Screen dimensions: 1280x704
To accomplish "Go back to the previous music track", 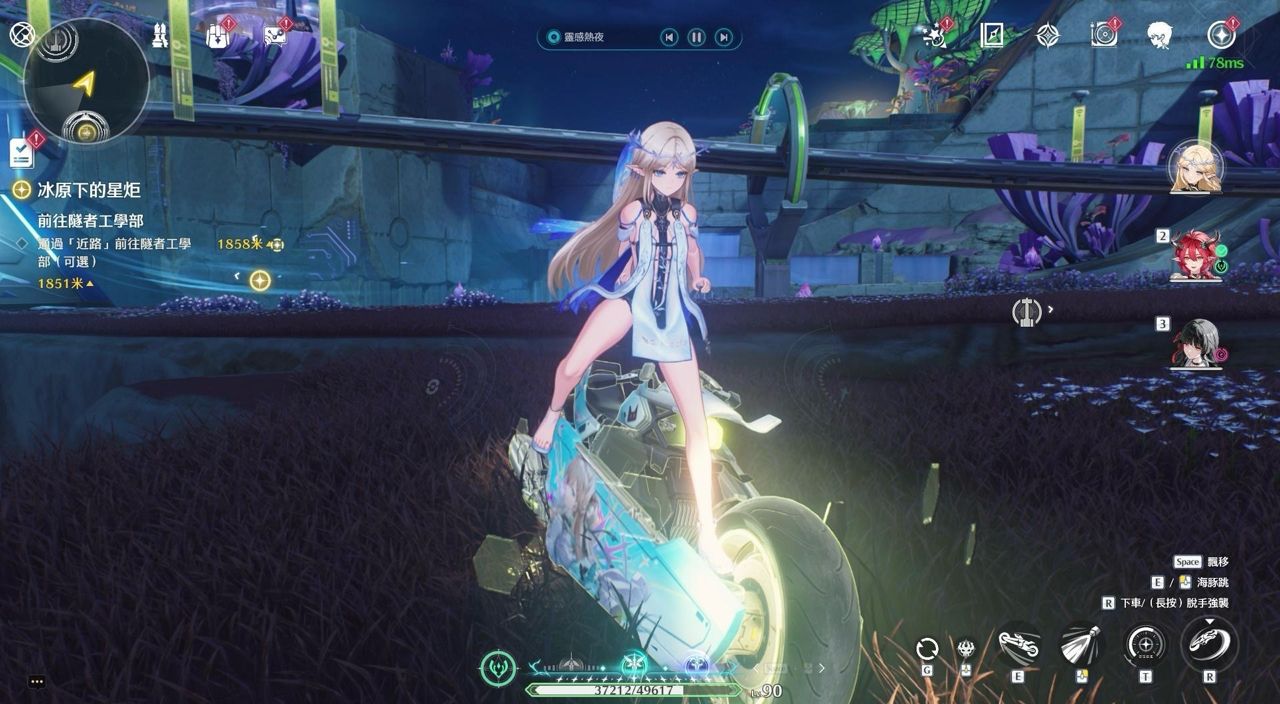I will point(669,38).
